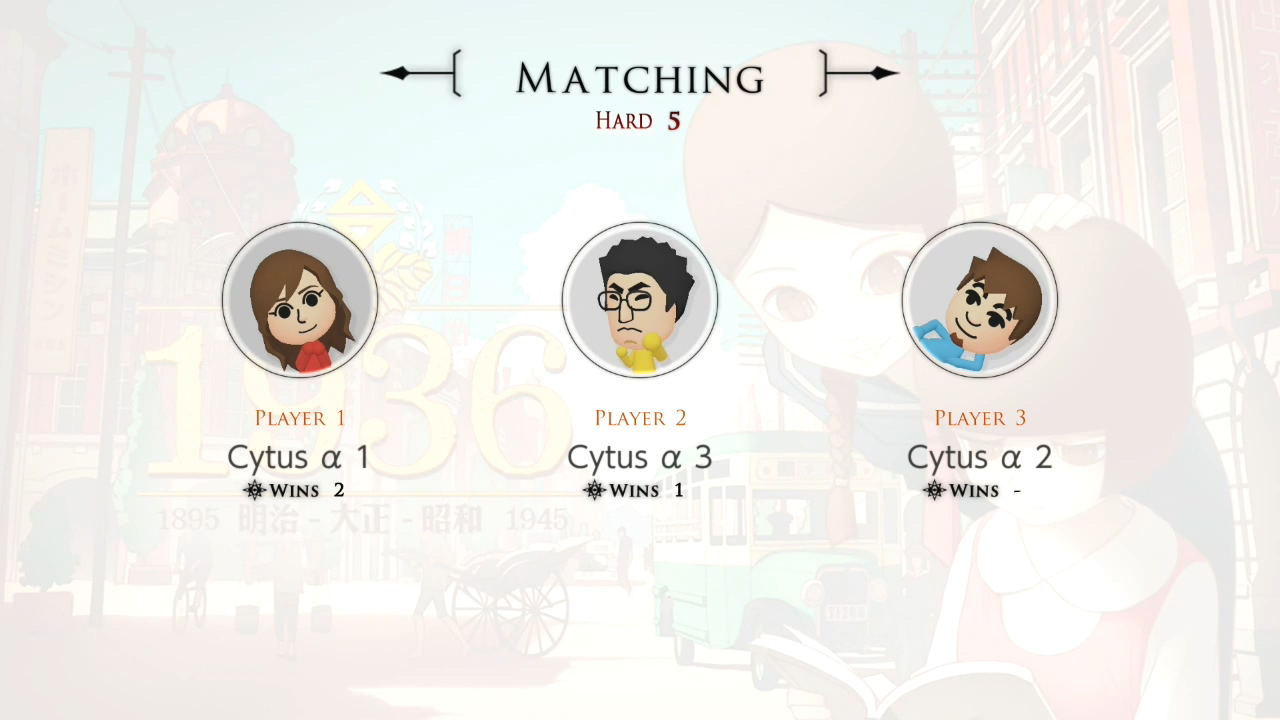Click the Player 3 label text

click(980, 418)
